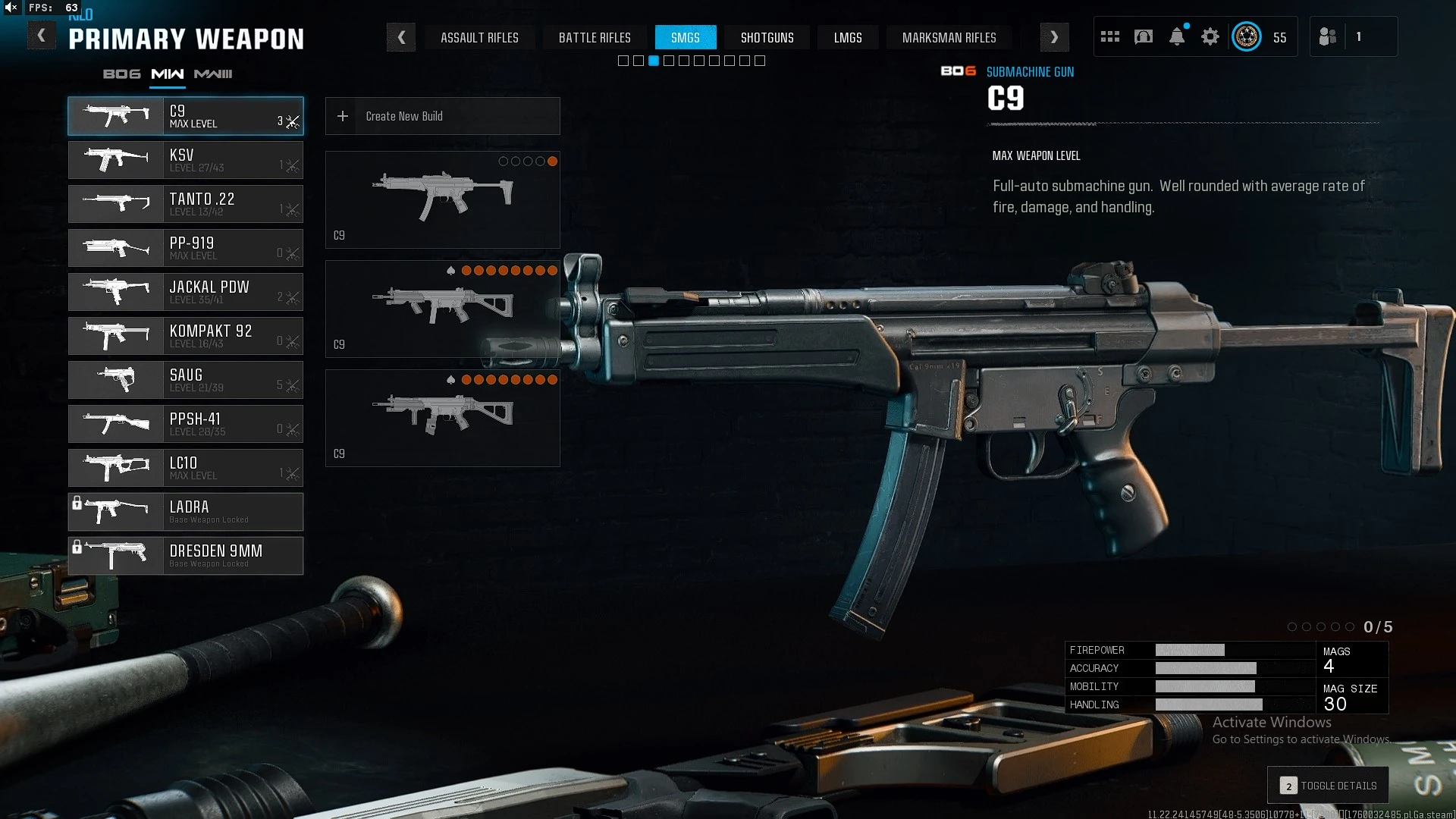Open the settings gear icon
This screenshot has height=819, width=1456.
click(1210, 36)
